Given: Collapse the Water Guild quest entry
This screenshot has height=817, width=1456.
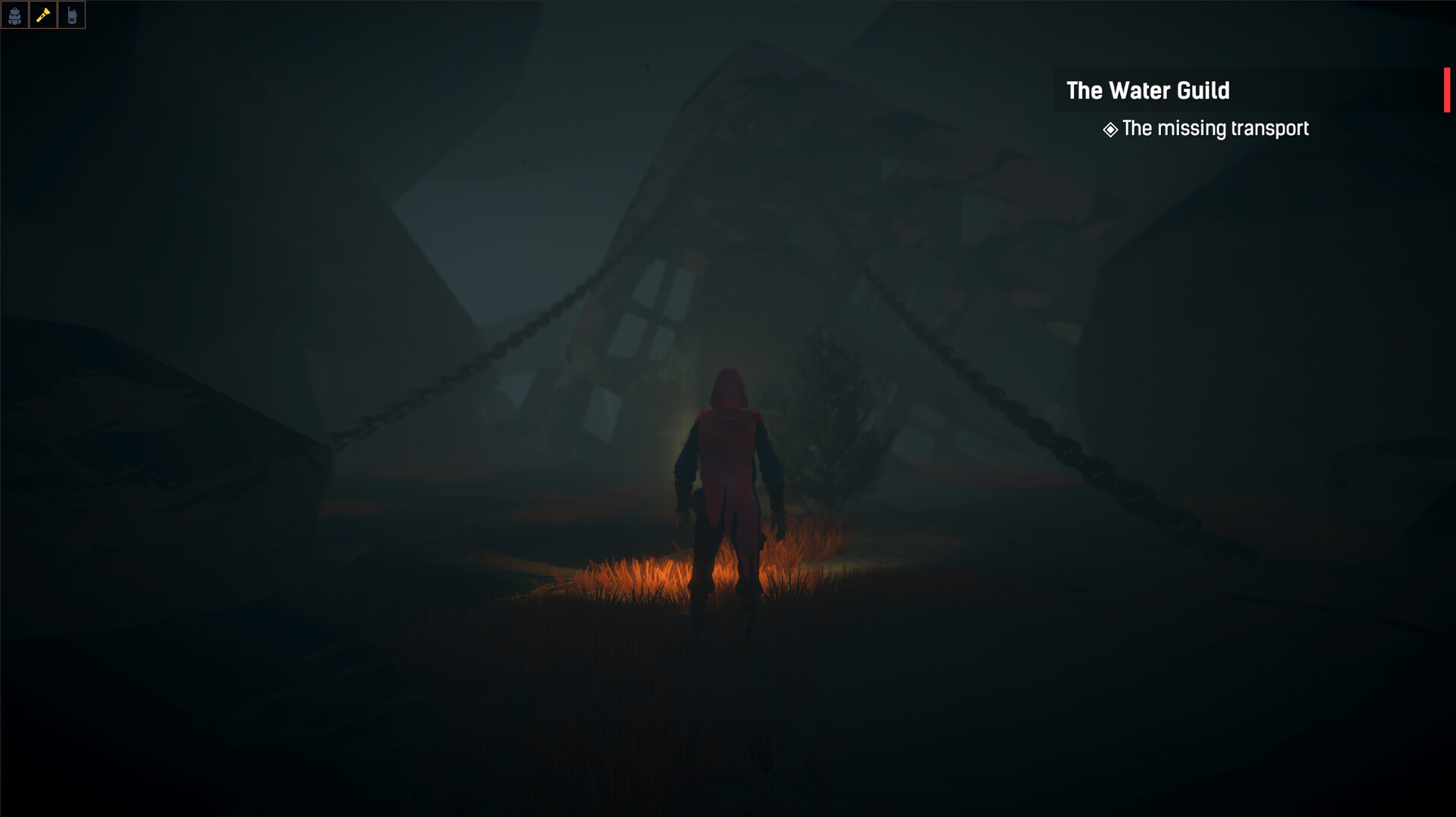Looking at the screenshot, I should click(1147, 91).
